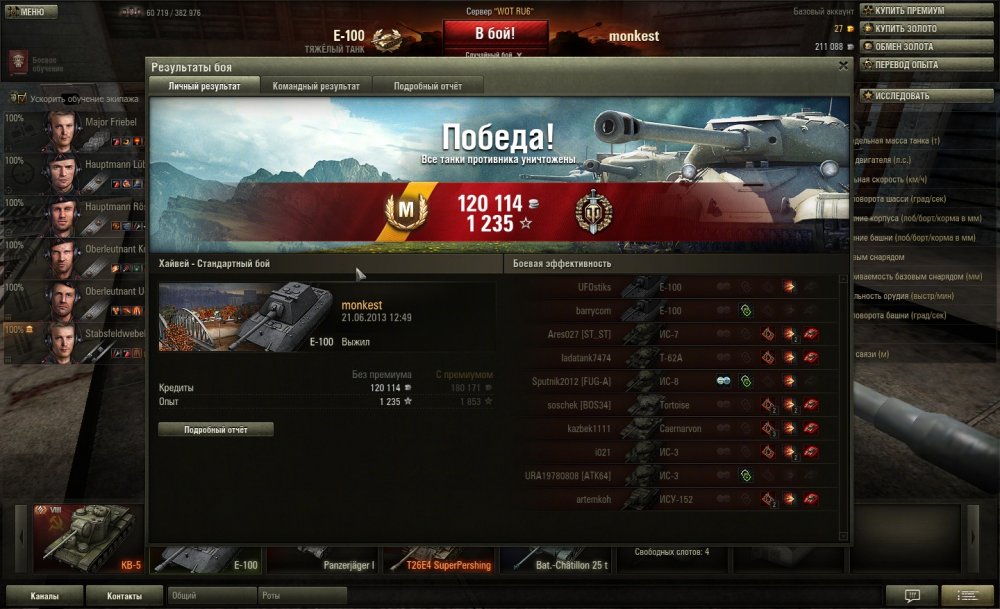Open the Меню button
Screen dimensions: 1000x609
click(x=30, y=12)
